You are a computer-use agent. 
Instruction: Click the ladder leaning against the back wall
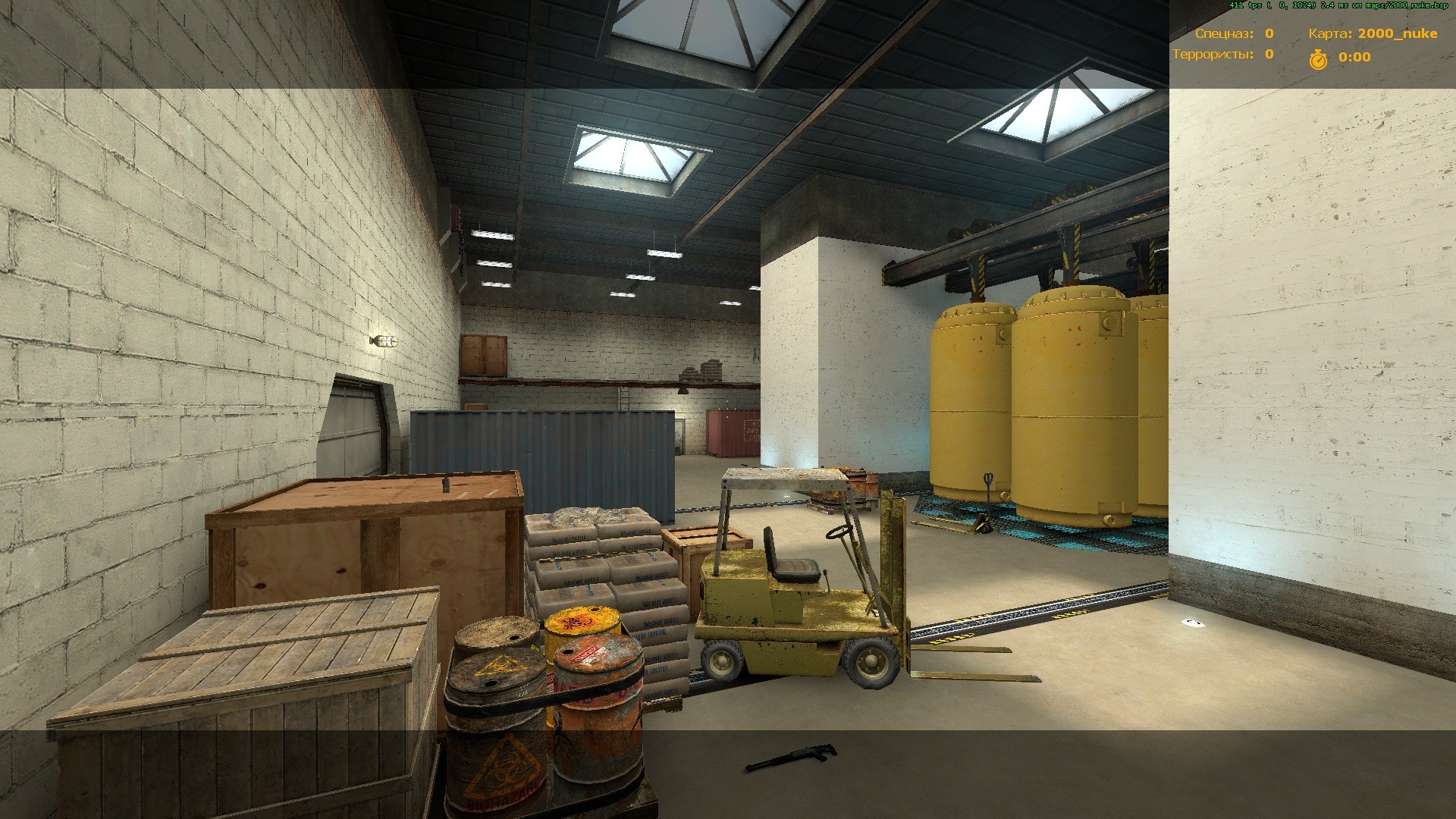(x=625, y=400)
